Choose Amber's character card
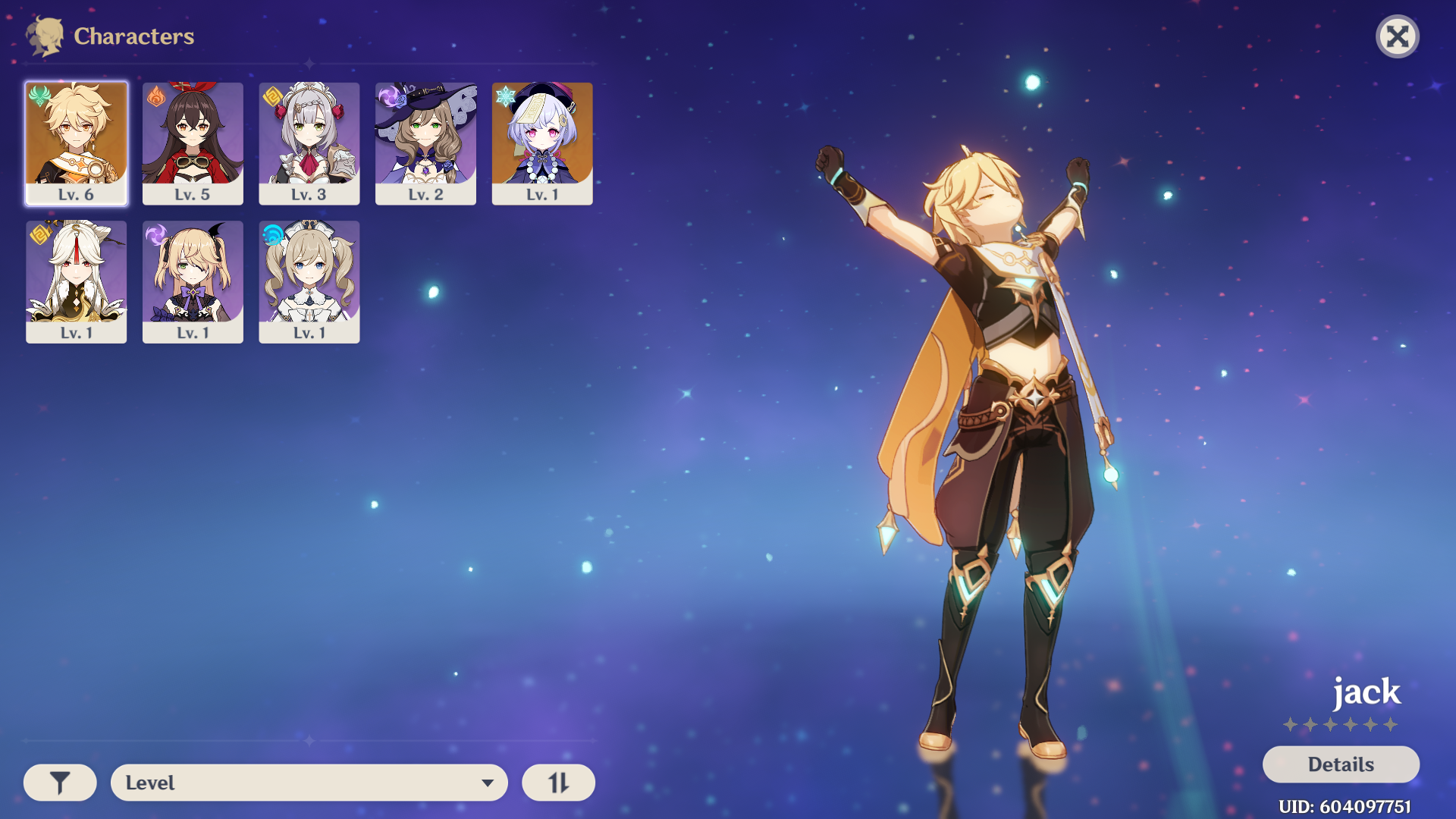 (193, 143)
